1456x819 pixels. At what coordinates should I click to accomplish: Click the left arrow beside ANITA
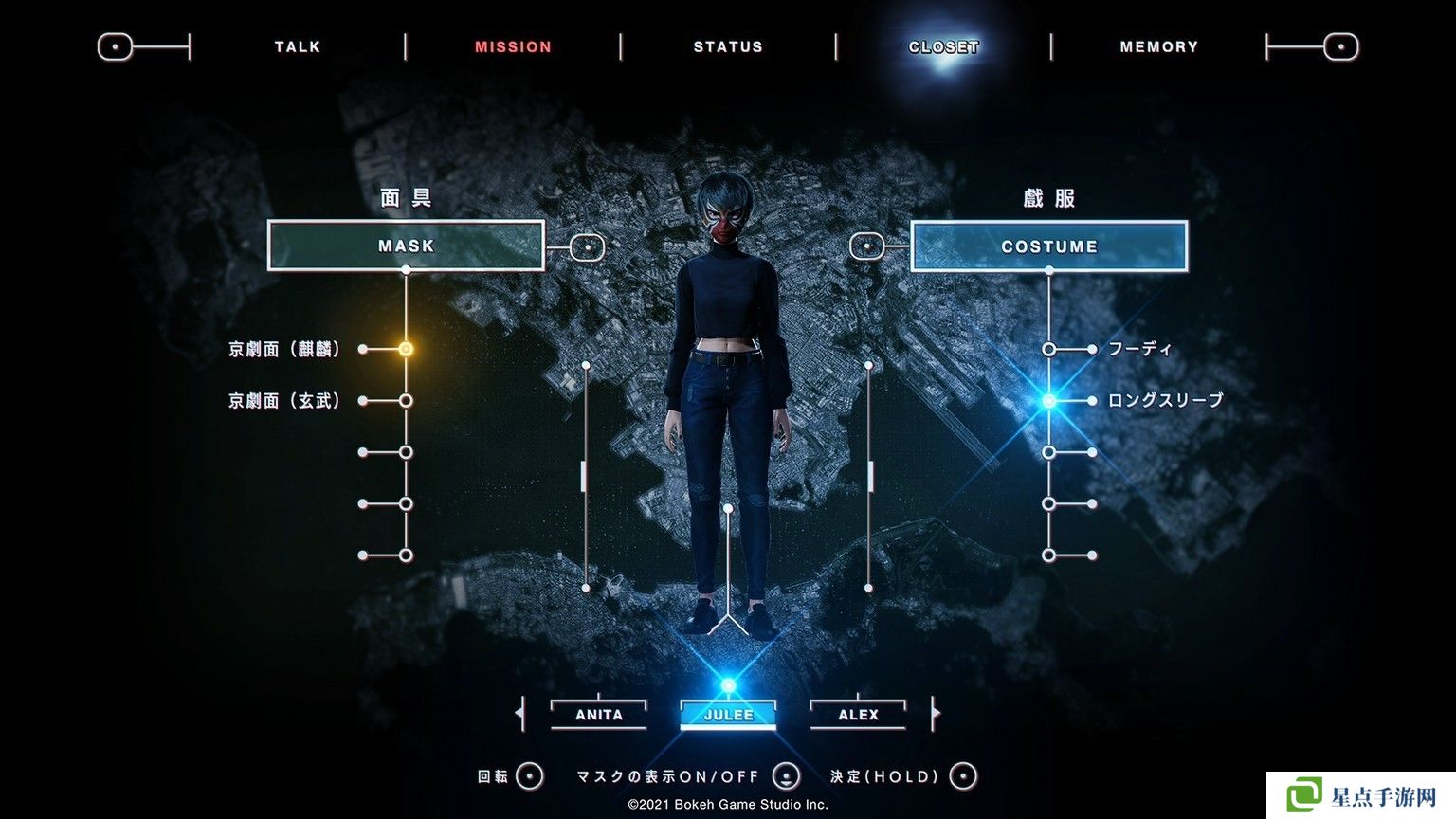[519, 713]
